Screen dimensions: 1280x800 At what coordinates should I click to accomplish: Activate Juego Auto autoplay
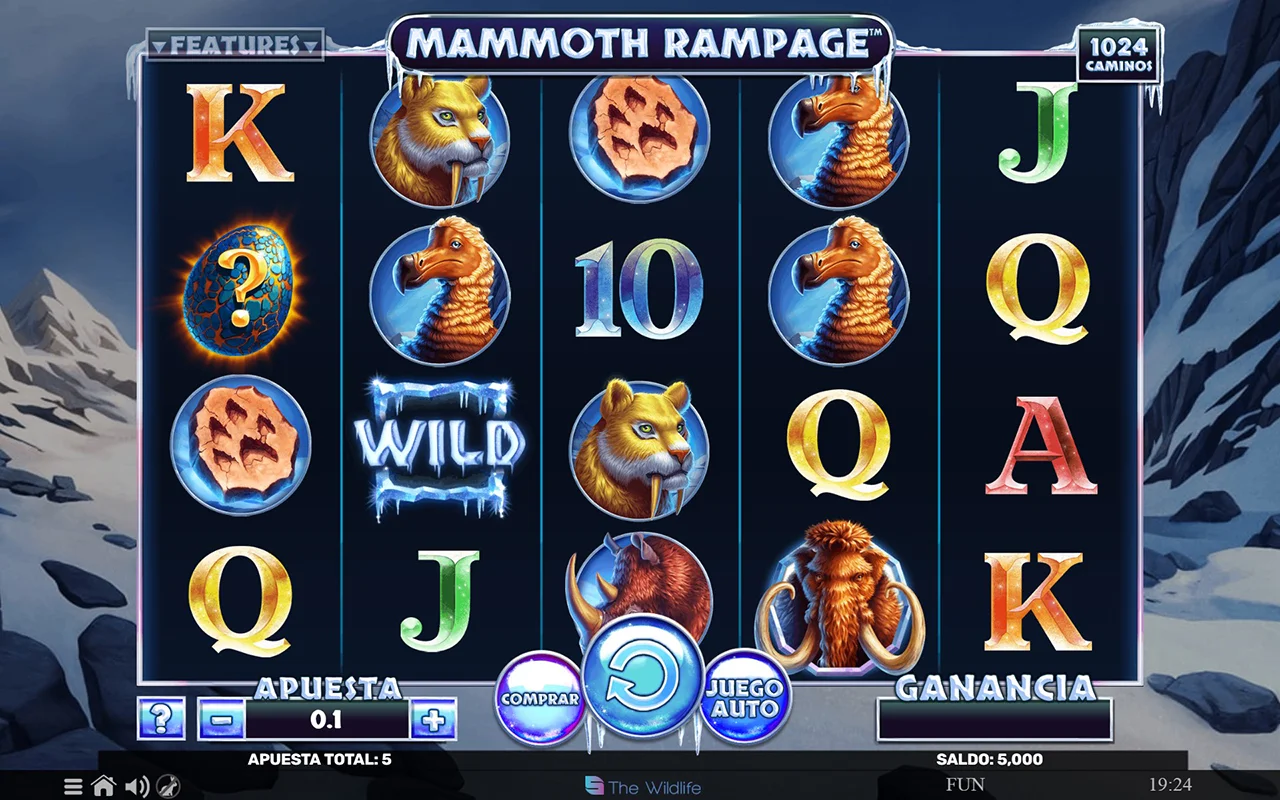(746, 697)
